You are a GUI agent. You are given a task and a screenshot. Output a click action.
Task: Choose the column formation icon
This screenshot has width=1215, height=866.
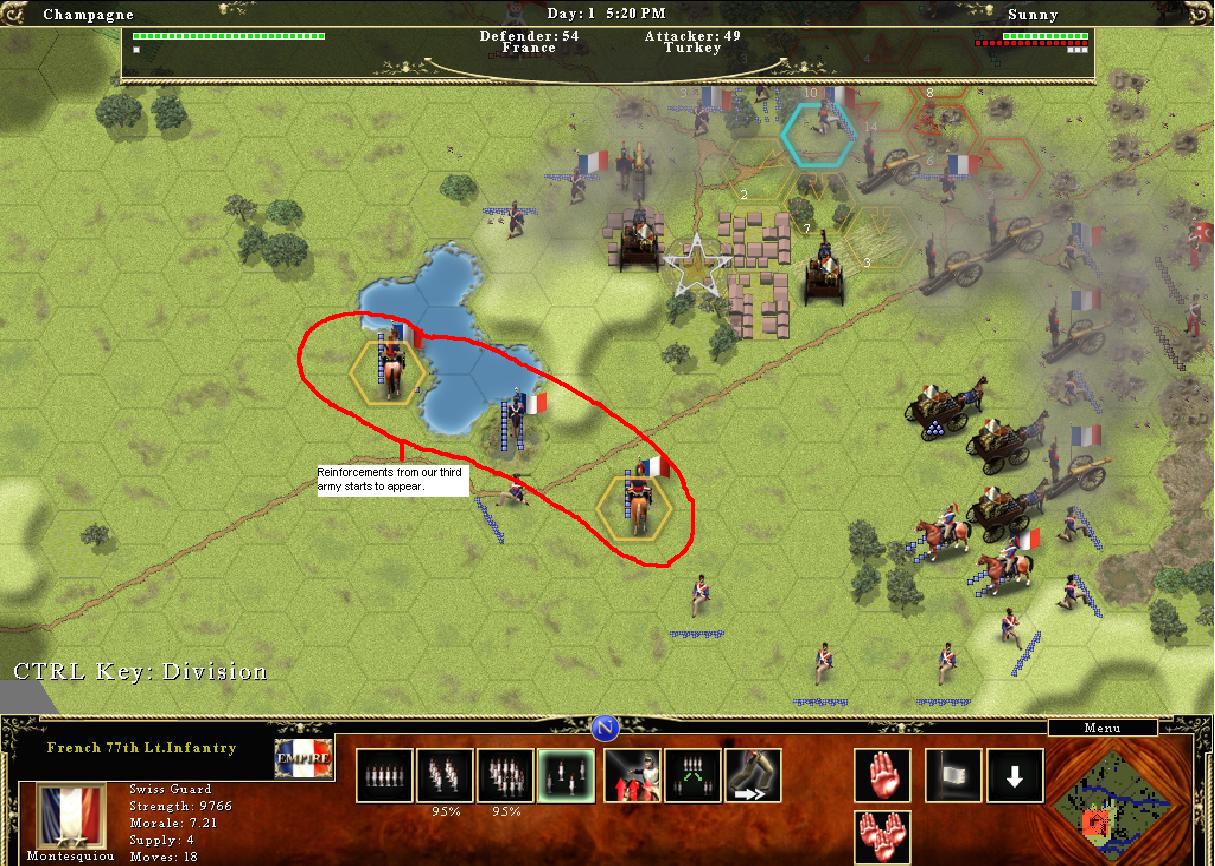pyautogui.click(x=445, y=776)
